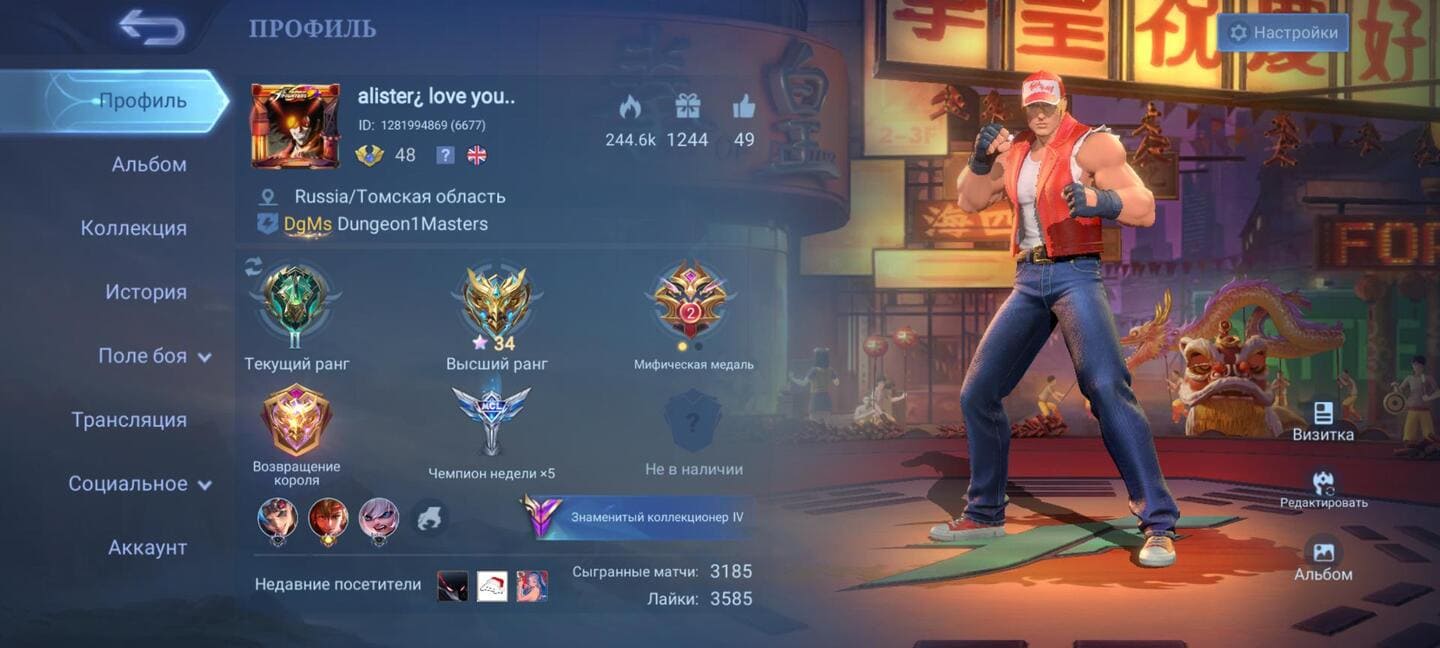Tap the player avatar portrait
The width and height of the screenshot is (1440, 648).
[295, 126]
